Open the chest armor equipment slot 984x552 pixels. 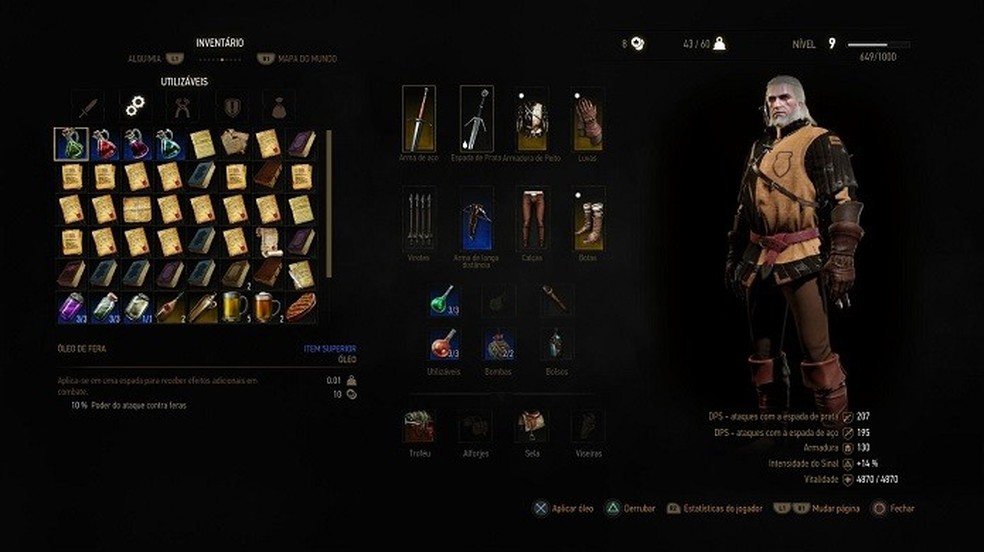(x=531, y=118)
